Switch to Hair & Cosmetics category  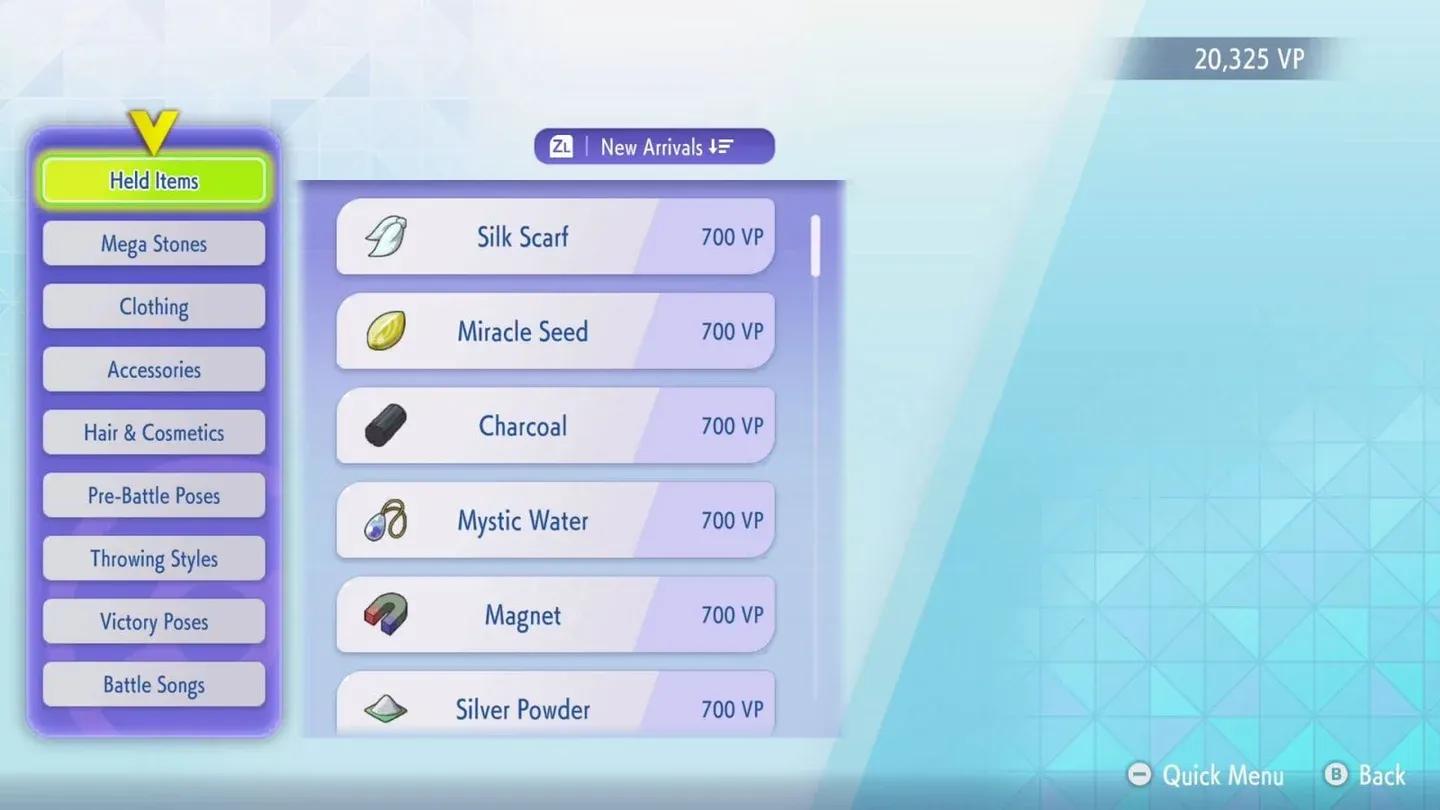point(153,432)
